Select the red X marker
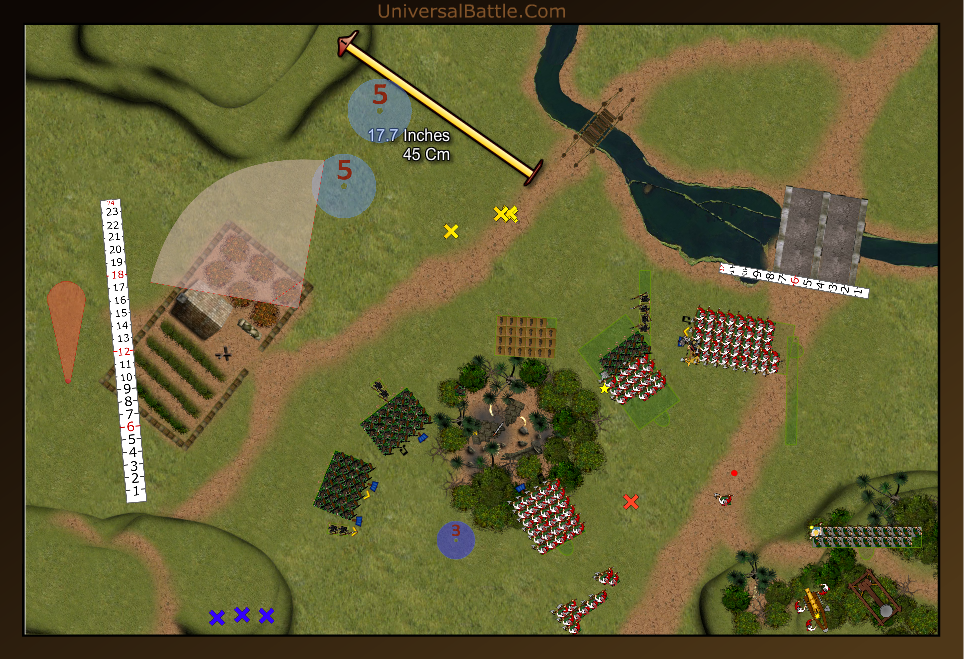The image size is (964, 659). (x=630, y=502)
